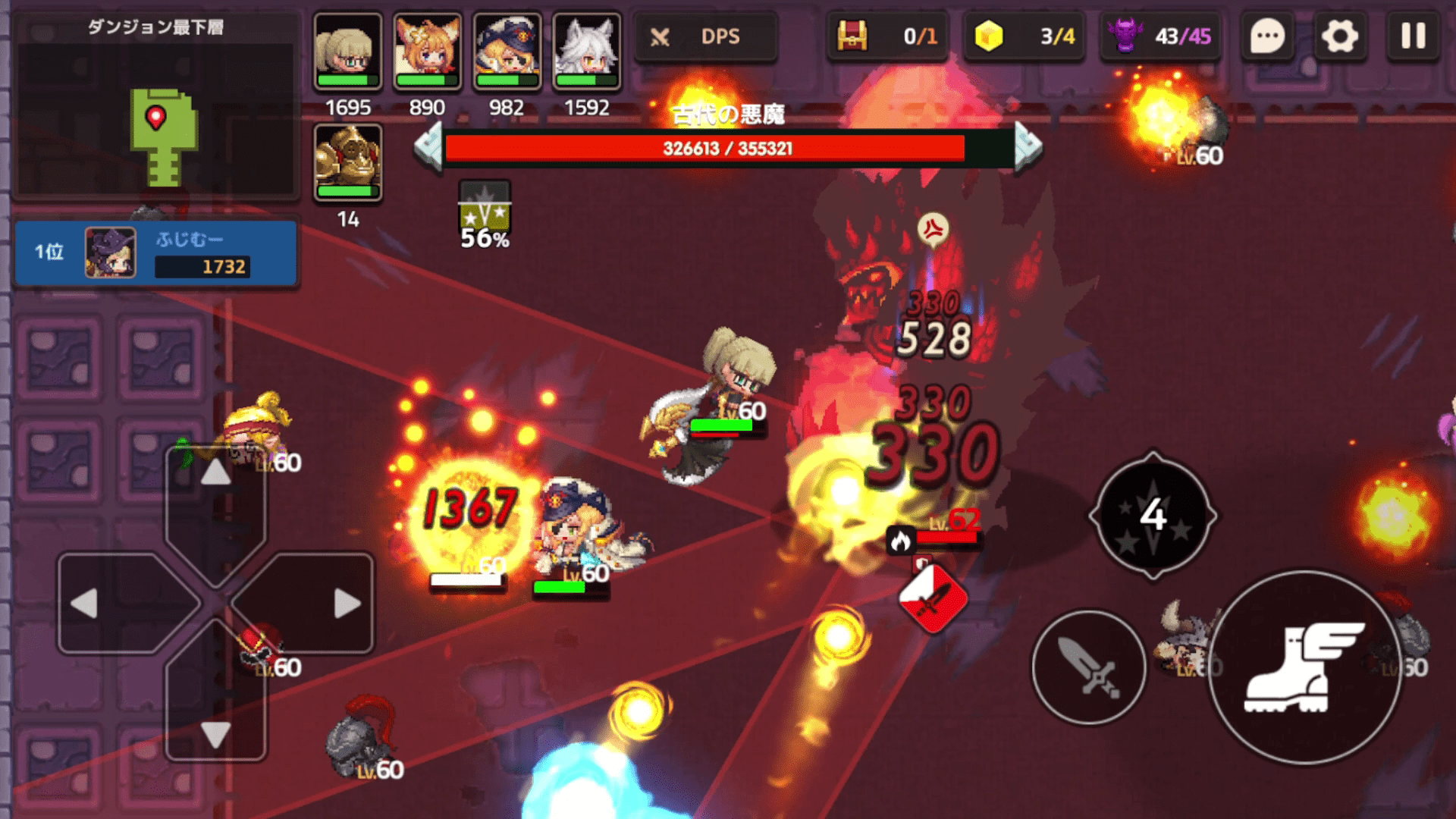Move using the right arrow
Image resolution: width=1456 pixels, height=819 pixels.
347,604
